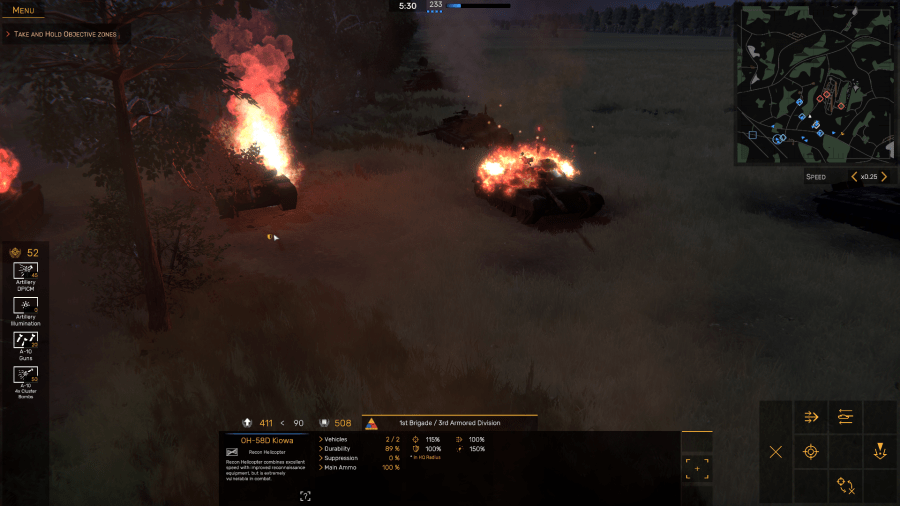
Task: Open the unit info icon below description
Action: [x=305, y=495]
